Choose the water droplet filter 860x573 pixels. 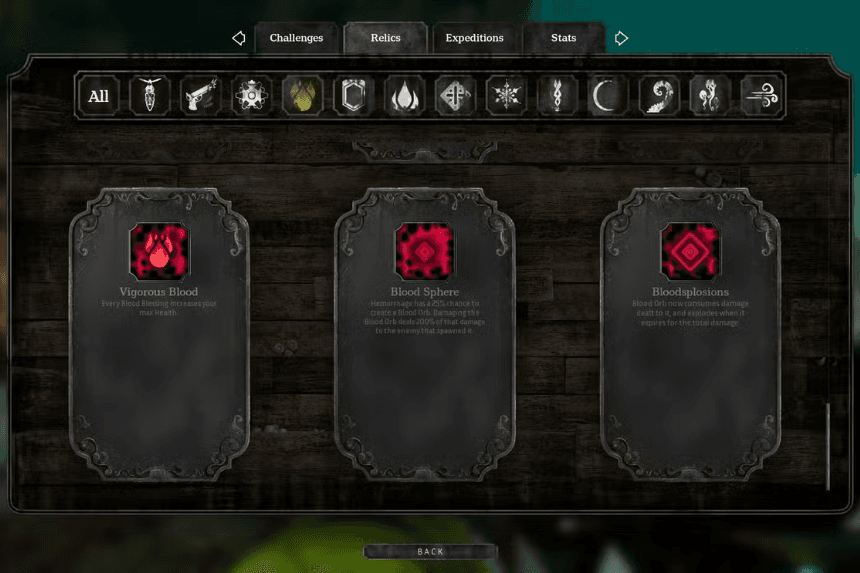pyautogui.click(x=405, y=96)
